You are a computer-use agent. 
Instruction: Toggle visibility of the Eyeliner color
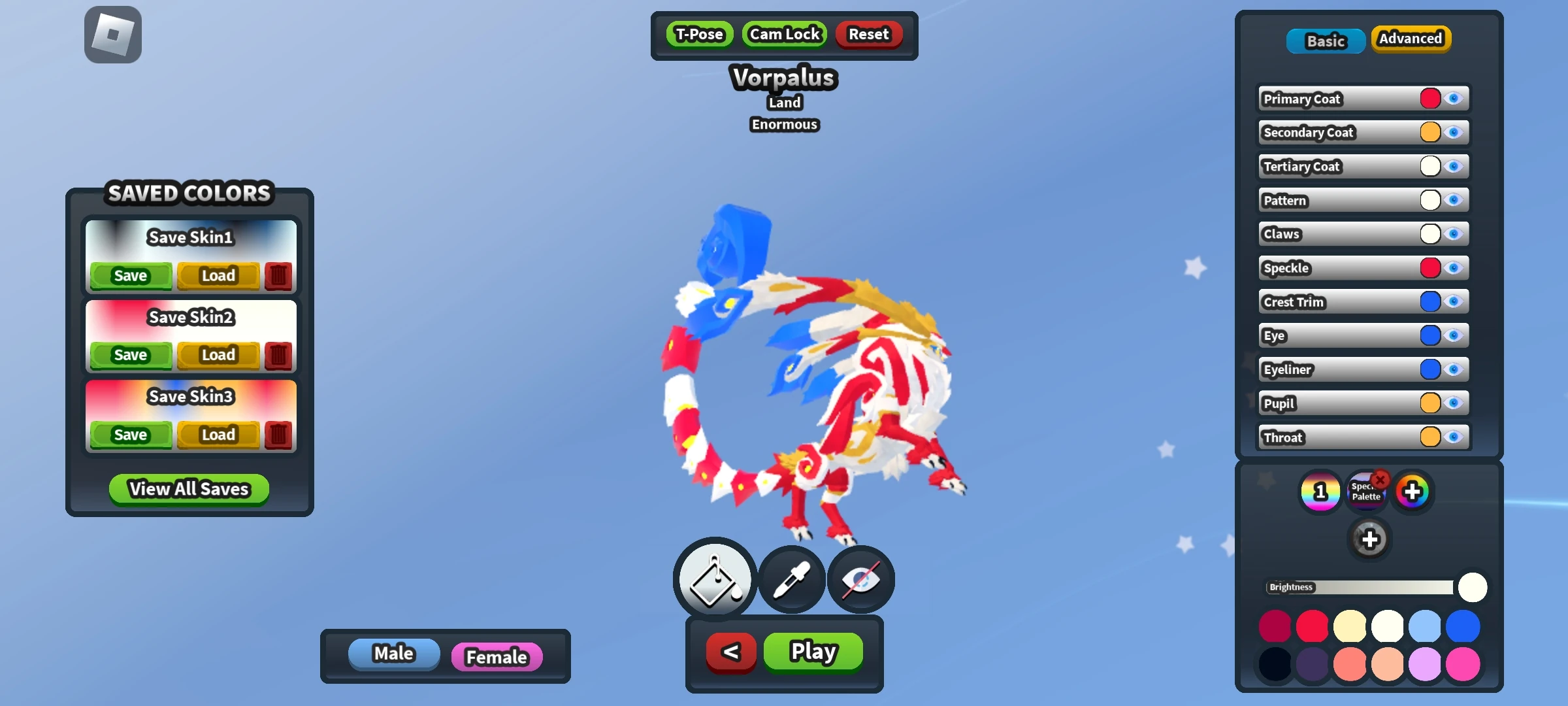point(1455,369)
